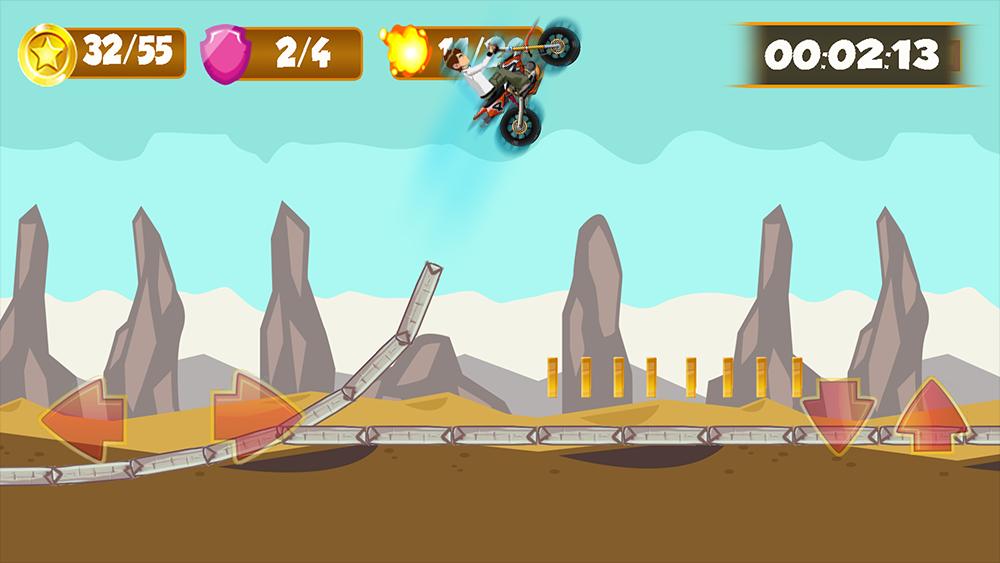Hit the down arrow control button
Viewport: 1000px width, 563px height.
(836, 416)
